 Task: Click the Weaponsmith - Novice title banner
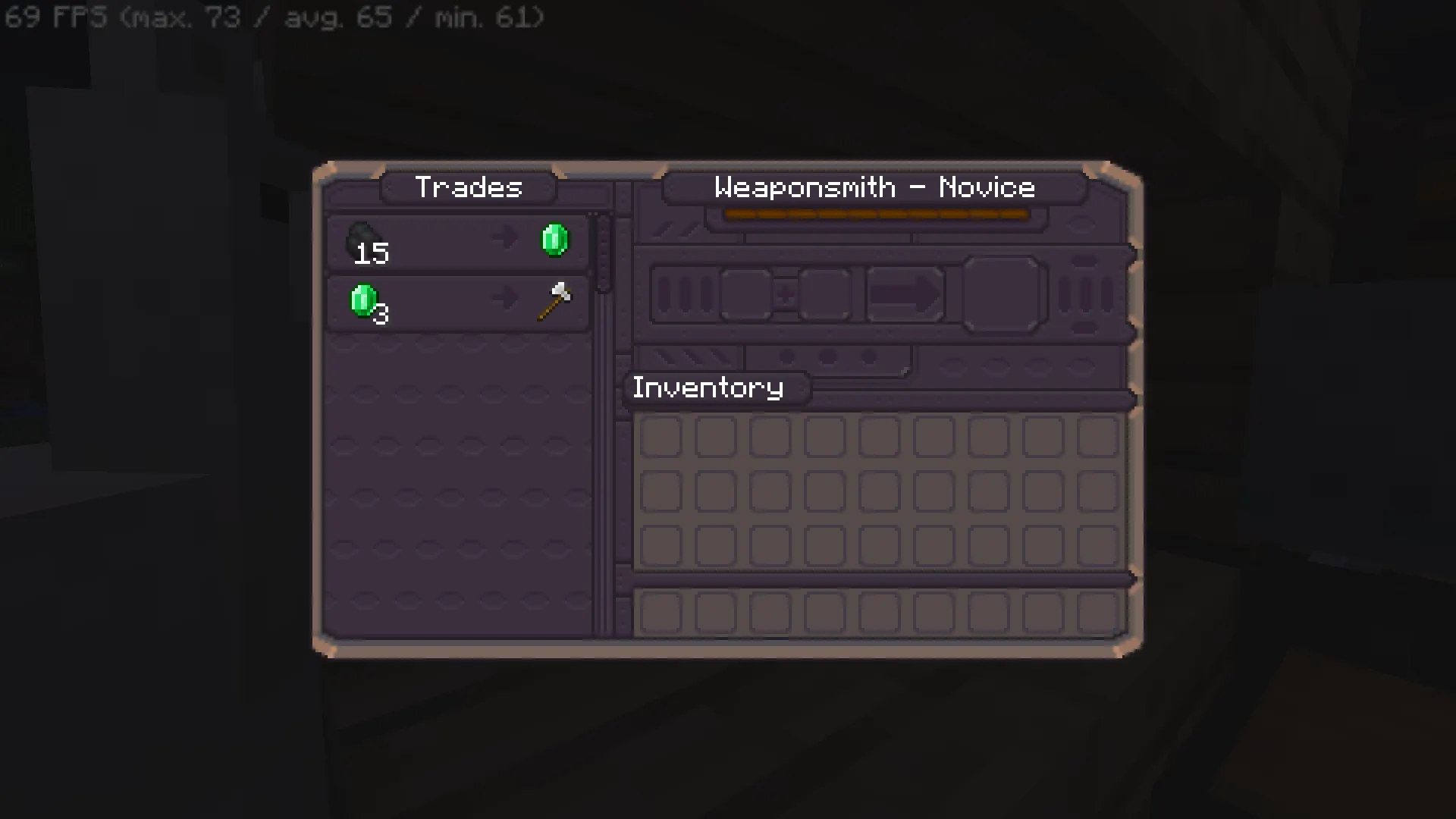(x=874, y=187)
